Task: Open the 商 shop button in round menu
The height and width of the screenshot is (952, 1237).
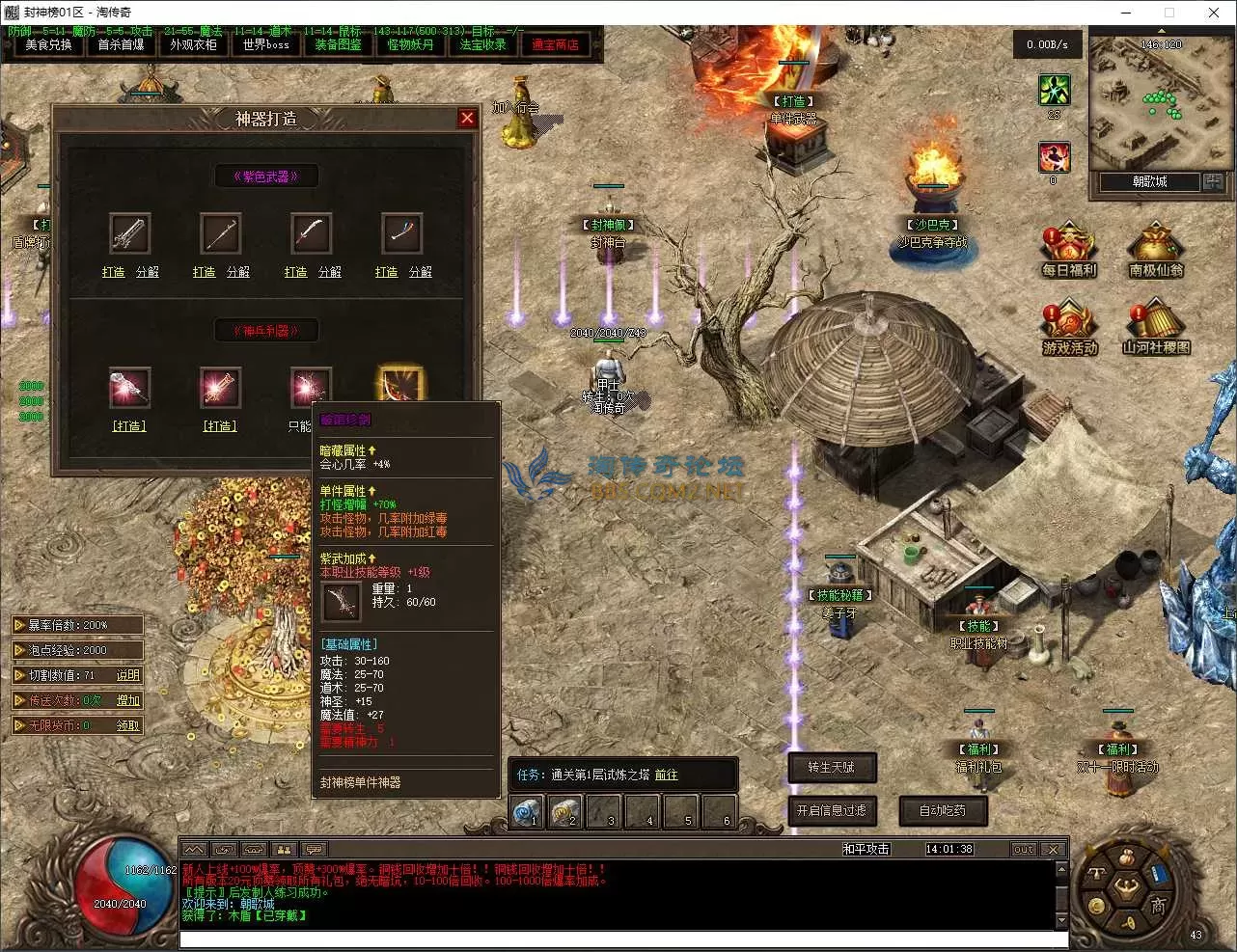Action: point(1158,906)
